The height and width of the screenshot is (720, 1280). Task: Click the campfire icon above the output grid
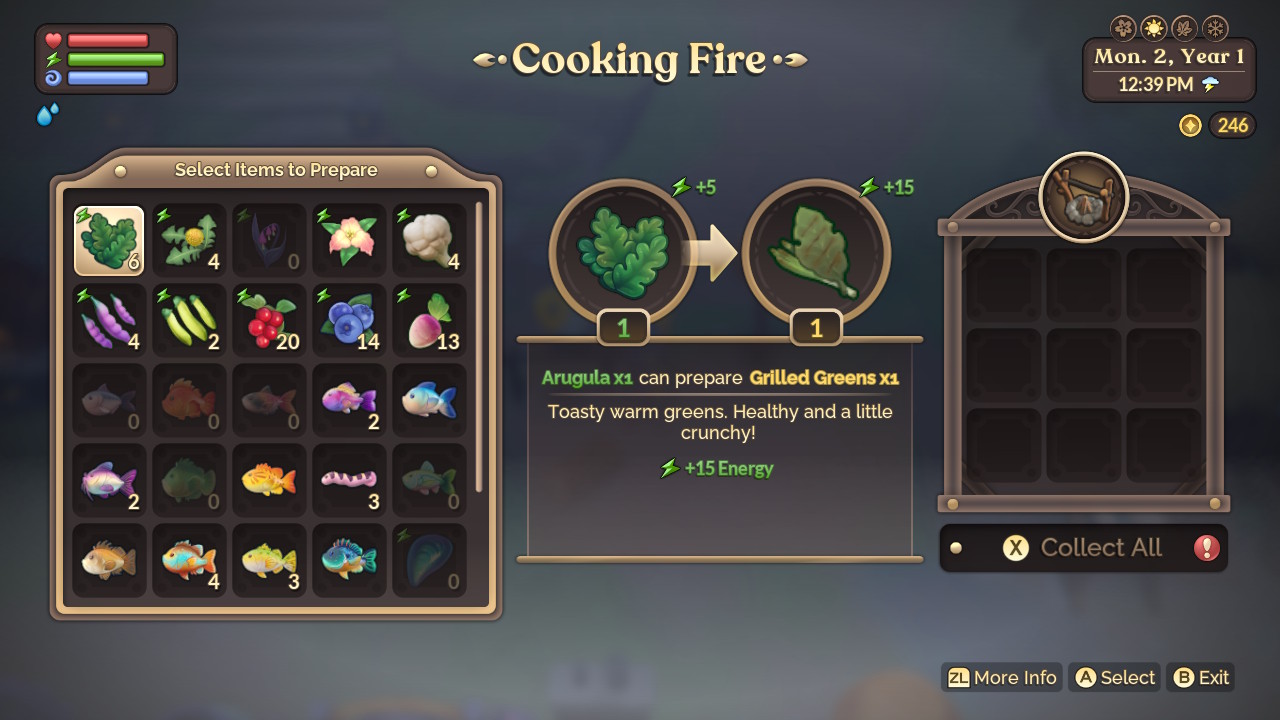[x=1083, y=197]
